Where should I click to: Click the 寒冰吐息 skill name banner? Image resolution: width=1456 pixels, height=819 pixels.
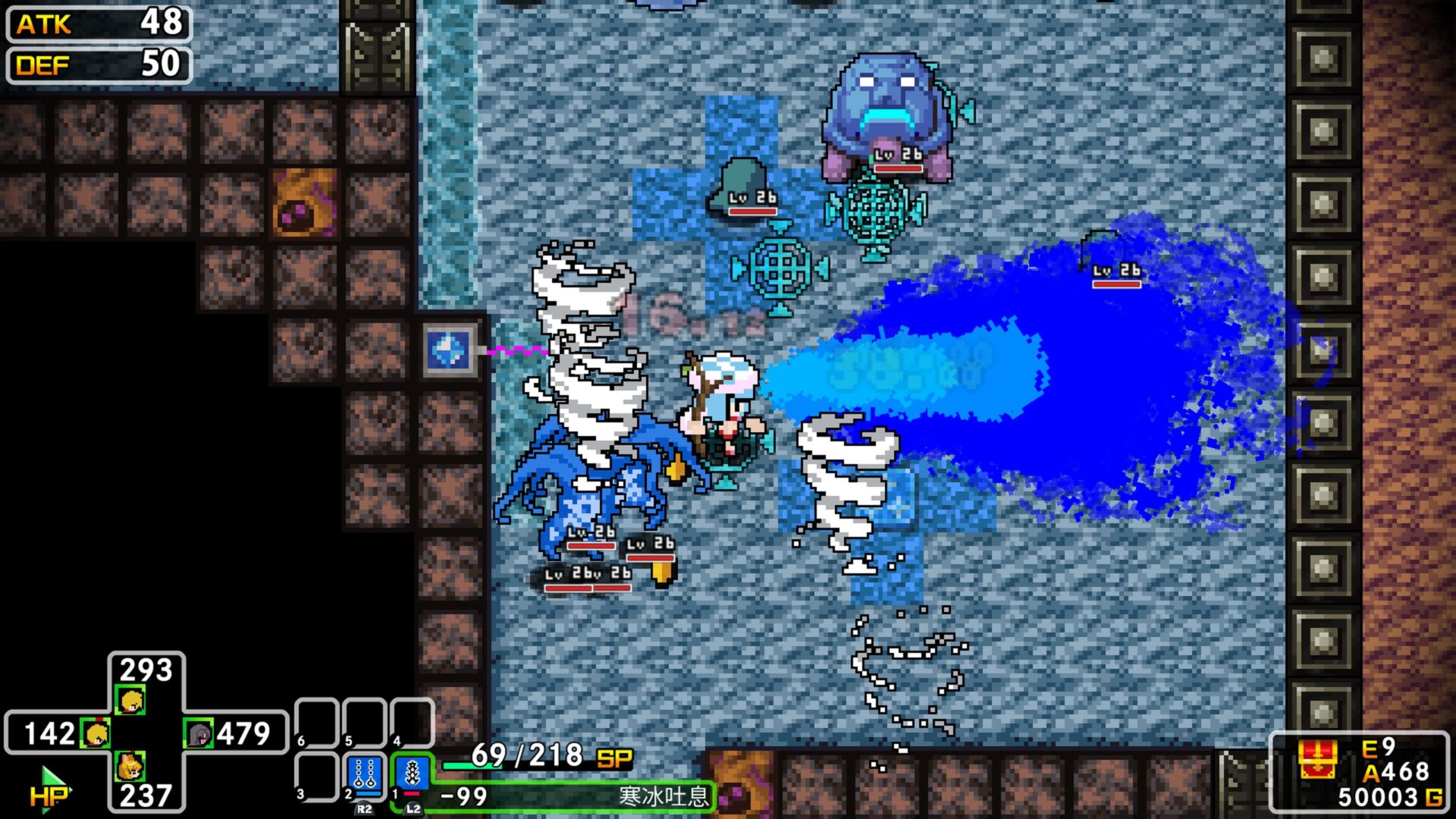pyautogui.click(x=667, y=795)
